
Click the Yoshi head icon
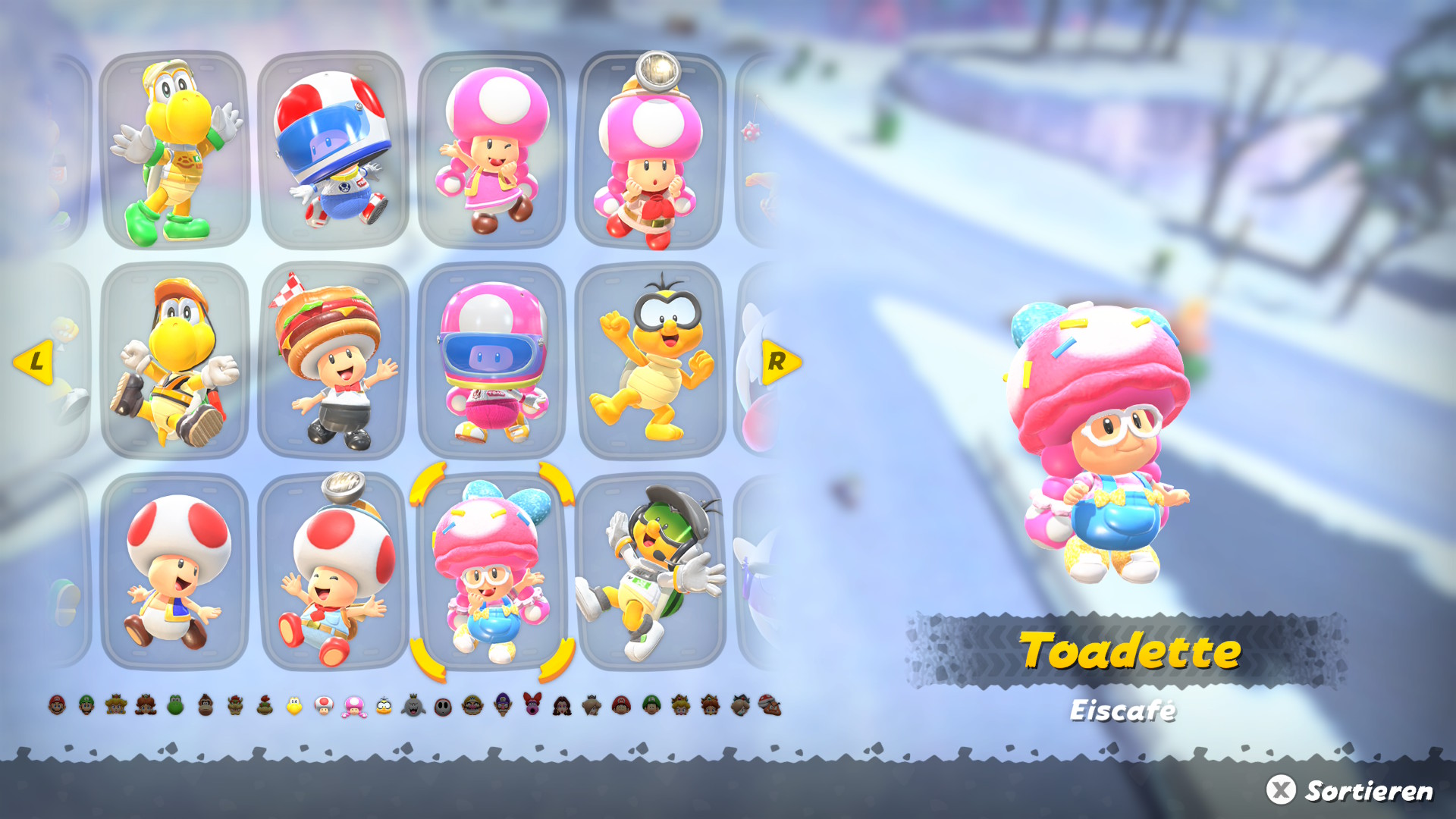click(x=175, y=705)
